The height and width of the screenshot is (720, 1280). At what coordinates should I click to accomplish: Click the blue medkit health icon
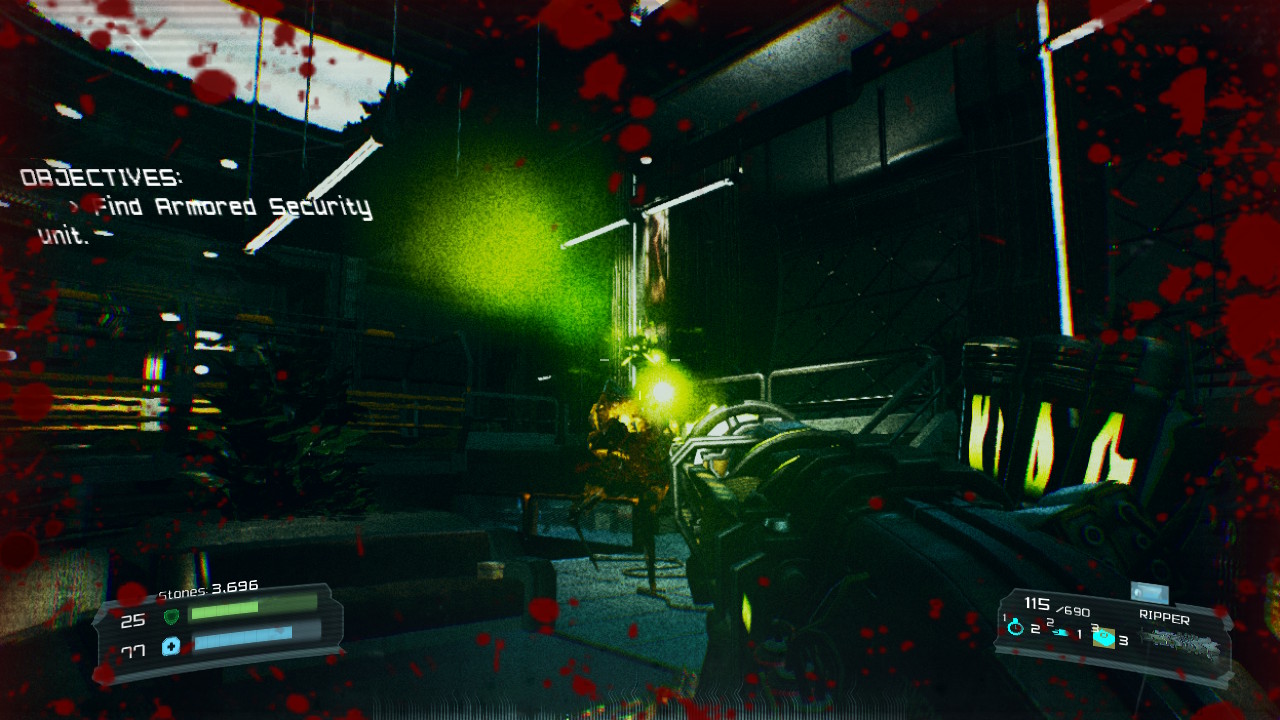tap(171, 646)
